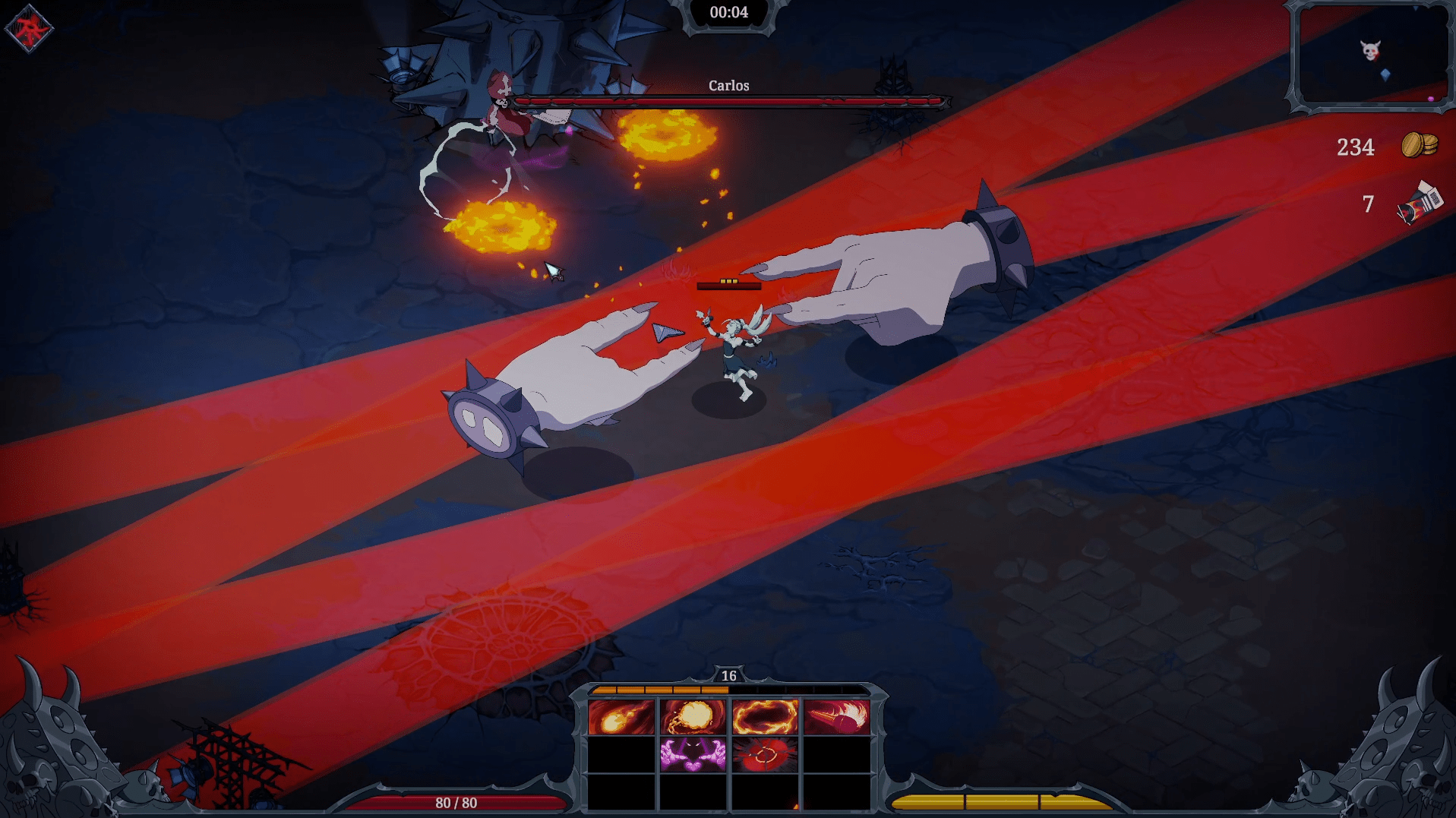1456x818 pixels.
Task: Cast the large glowing fire orb spell
Action: click(693, 717)
